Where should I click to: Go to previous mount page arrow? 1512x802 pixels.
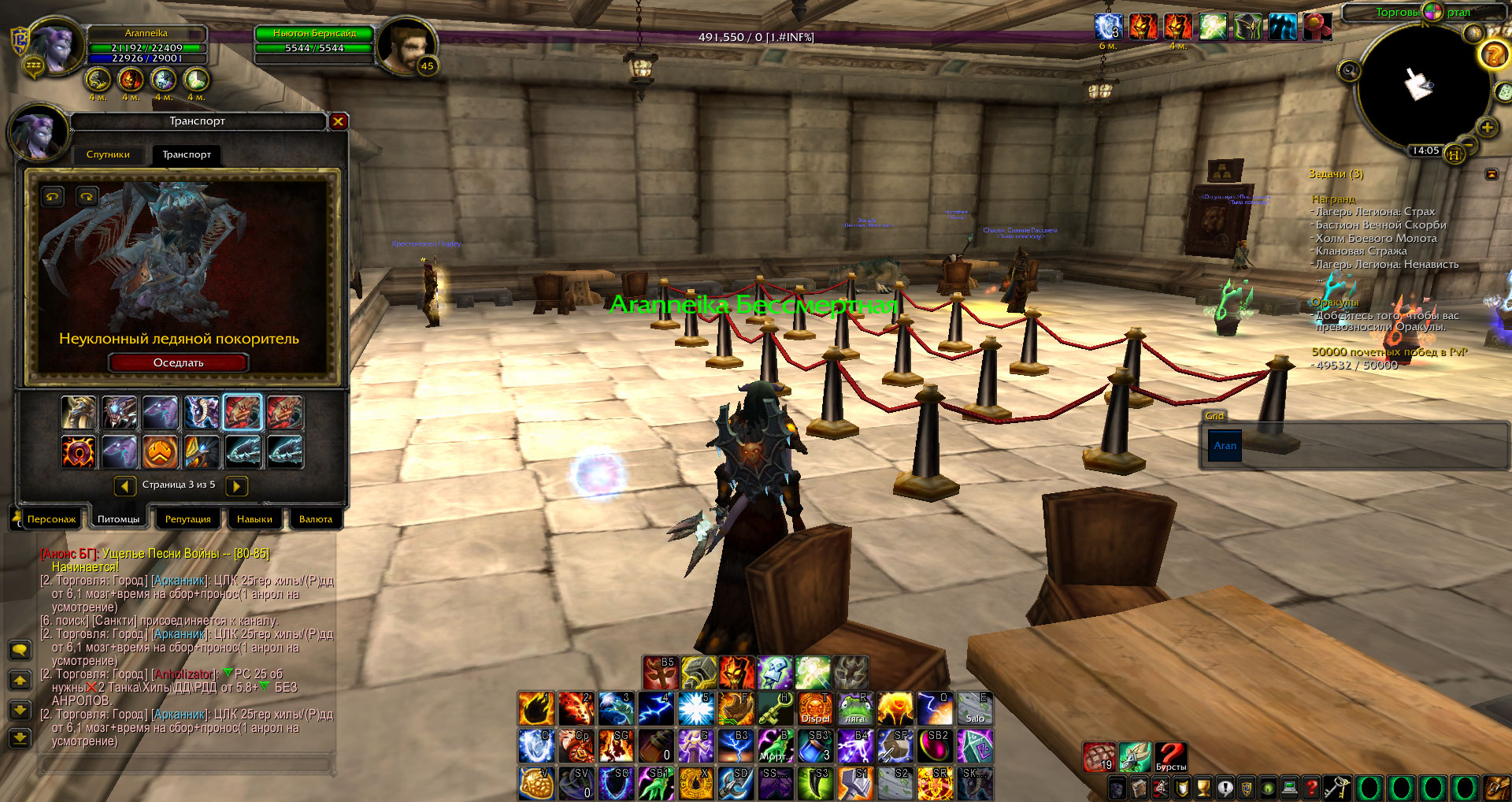tap(124, 486)
